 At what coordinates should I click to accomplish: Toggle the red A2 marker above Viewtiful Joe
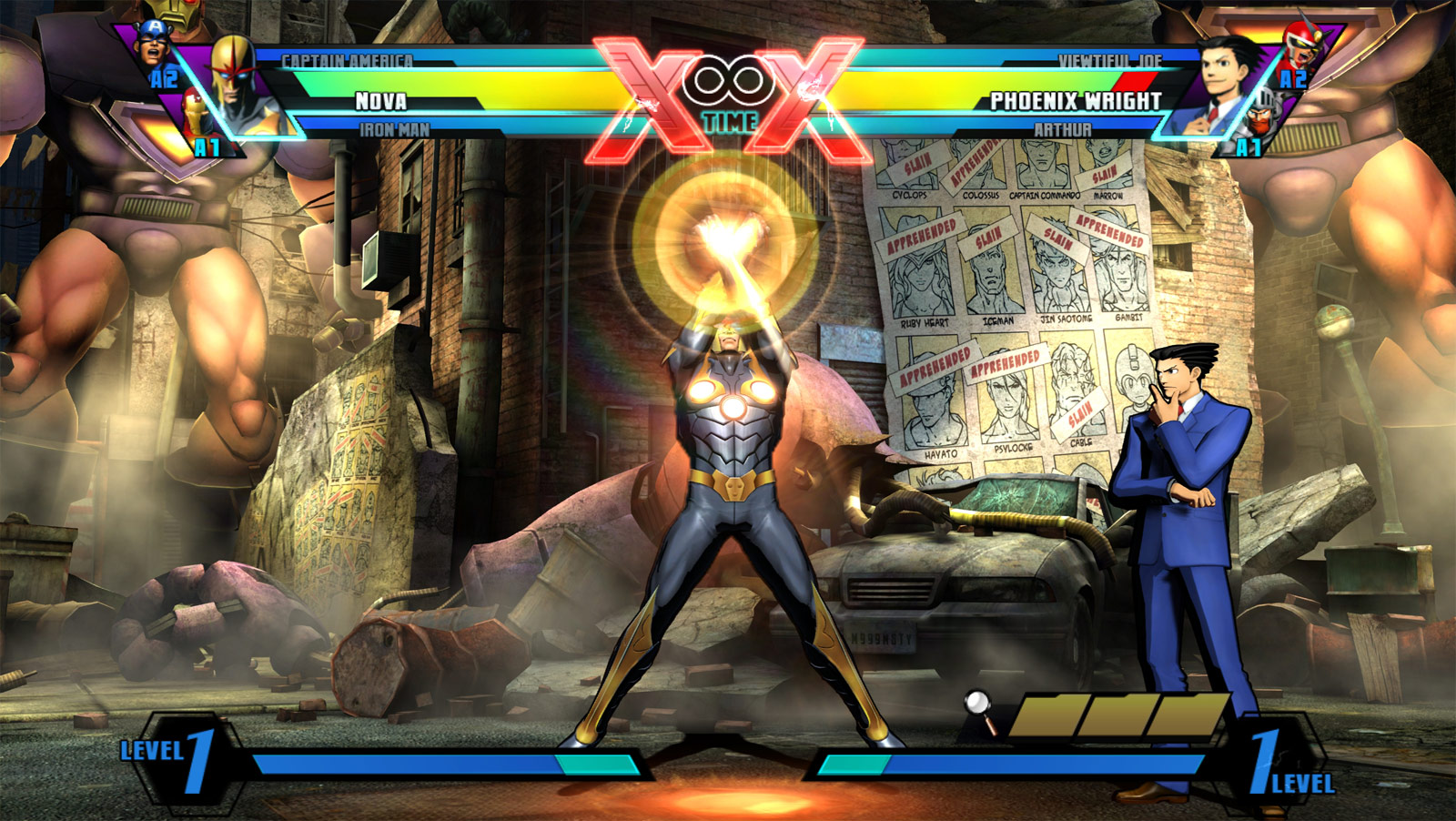coord(1294,78)
